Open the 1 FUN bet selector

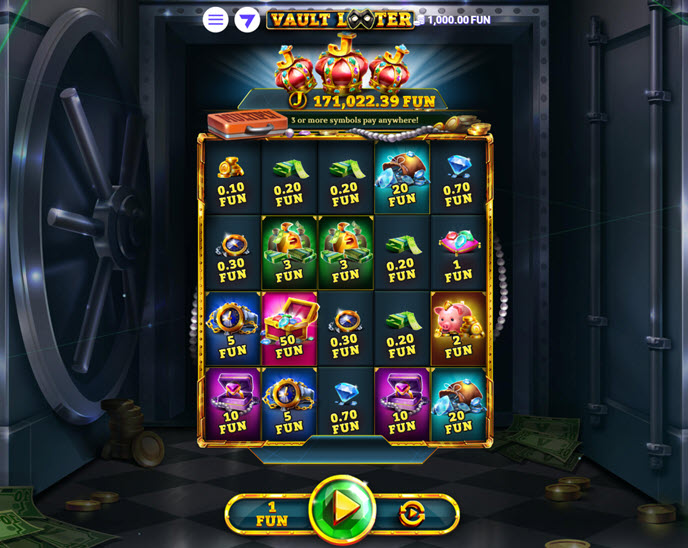coord(271,514)
